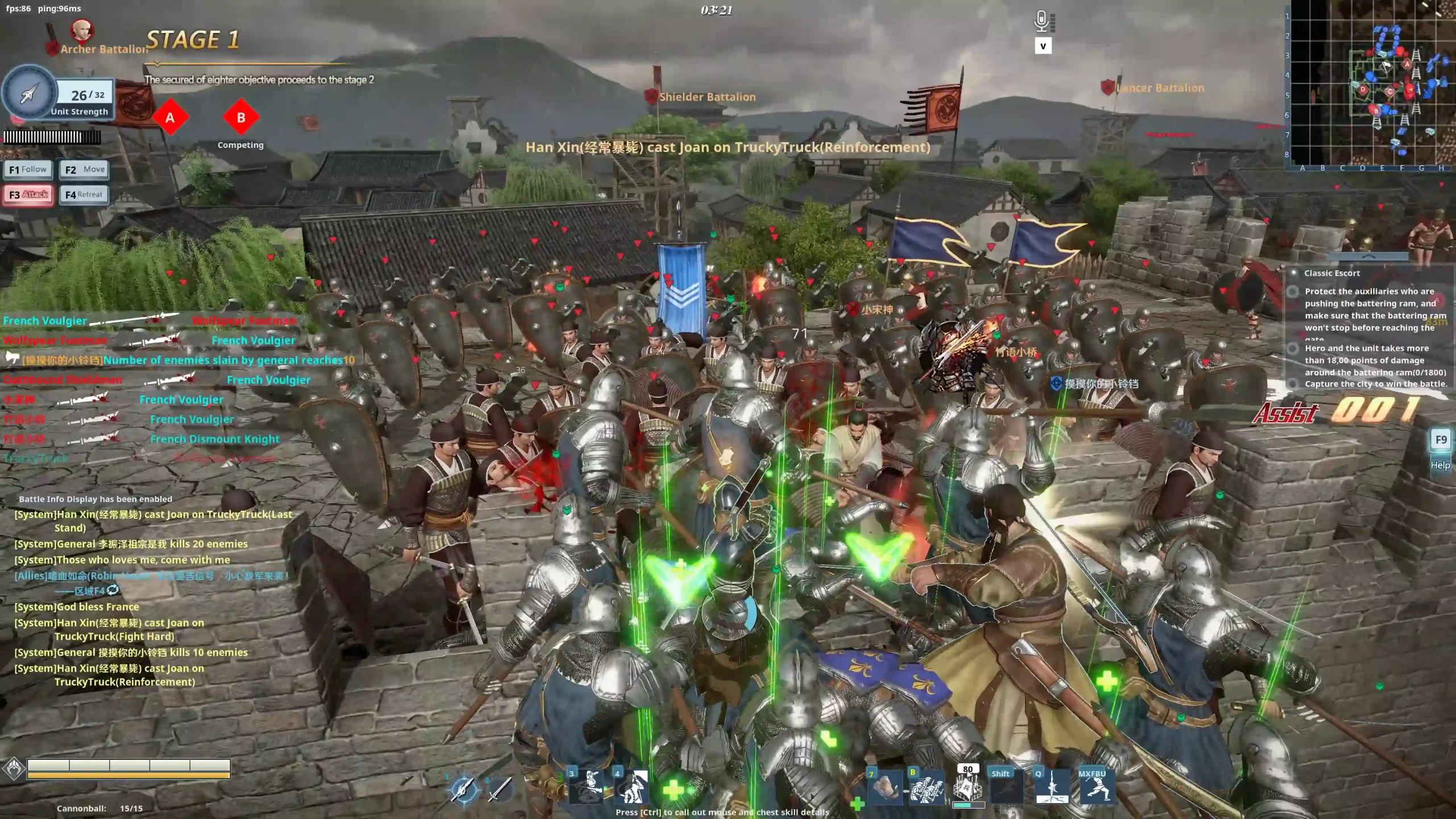Click the objective A diamond marker
This screenshot has width=1456, height=819.
coord(169,118)
